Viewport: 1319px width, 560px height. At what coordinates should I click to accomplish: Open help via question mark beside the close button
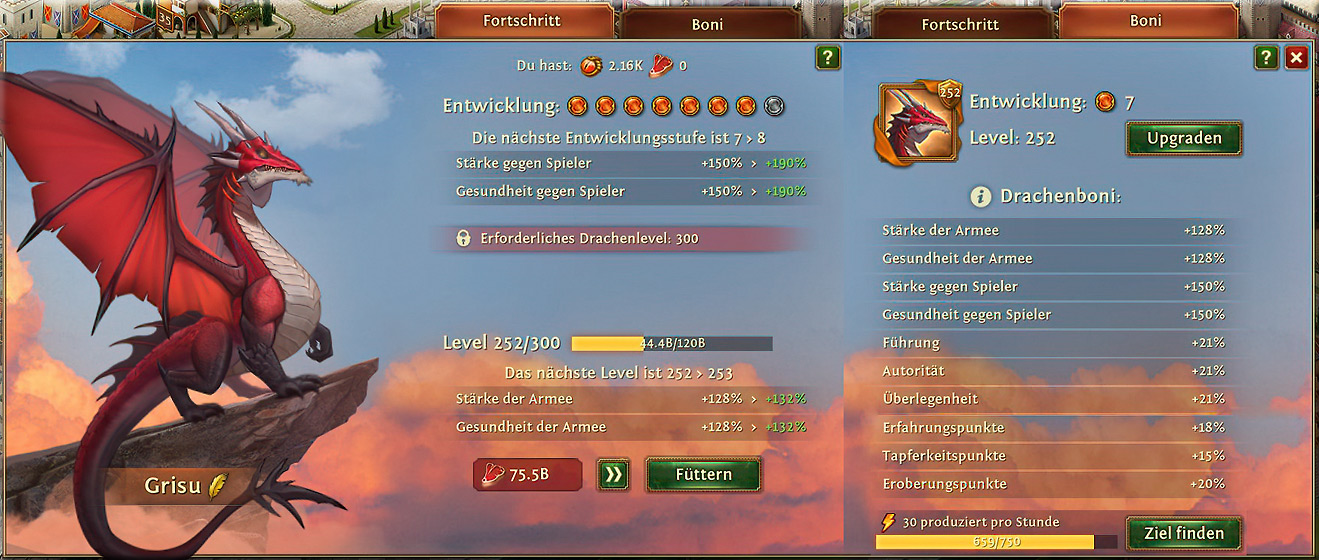(1266, 57)
